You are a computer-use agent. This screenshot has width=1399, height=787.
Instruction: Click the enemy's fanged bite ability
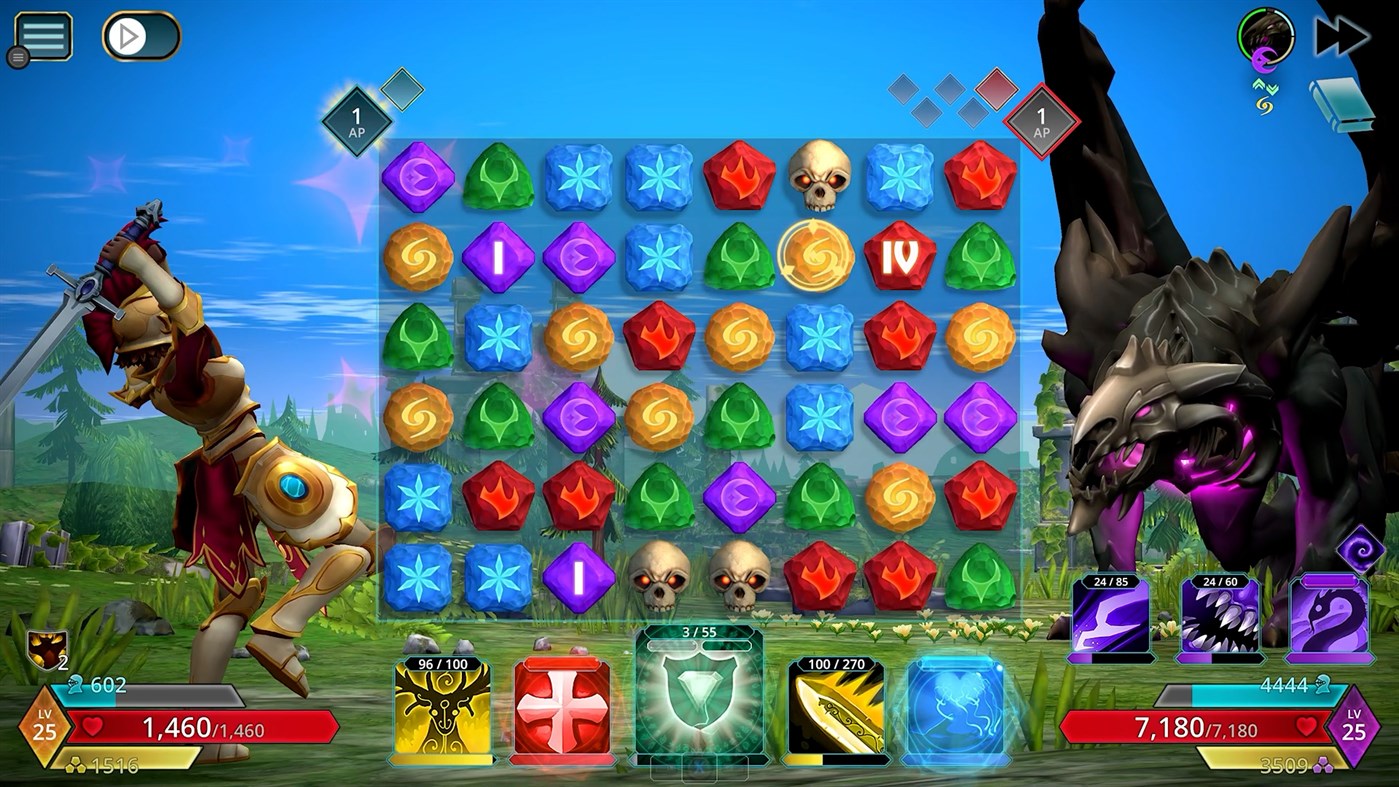(x=1222, y=611)
